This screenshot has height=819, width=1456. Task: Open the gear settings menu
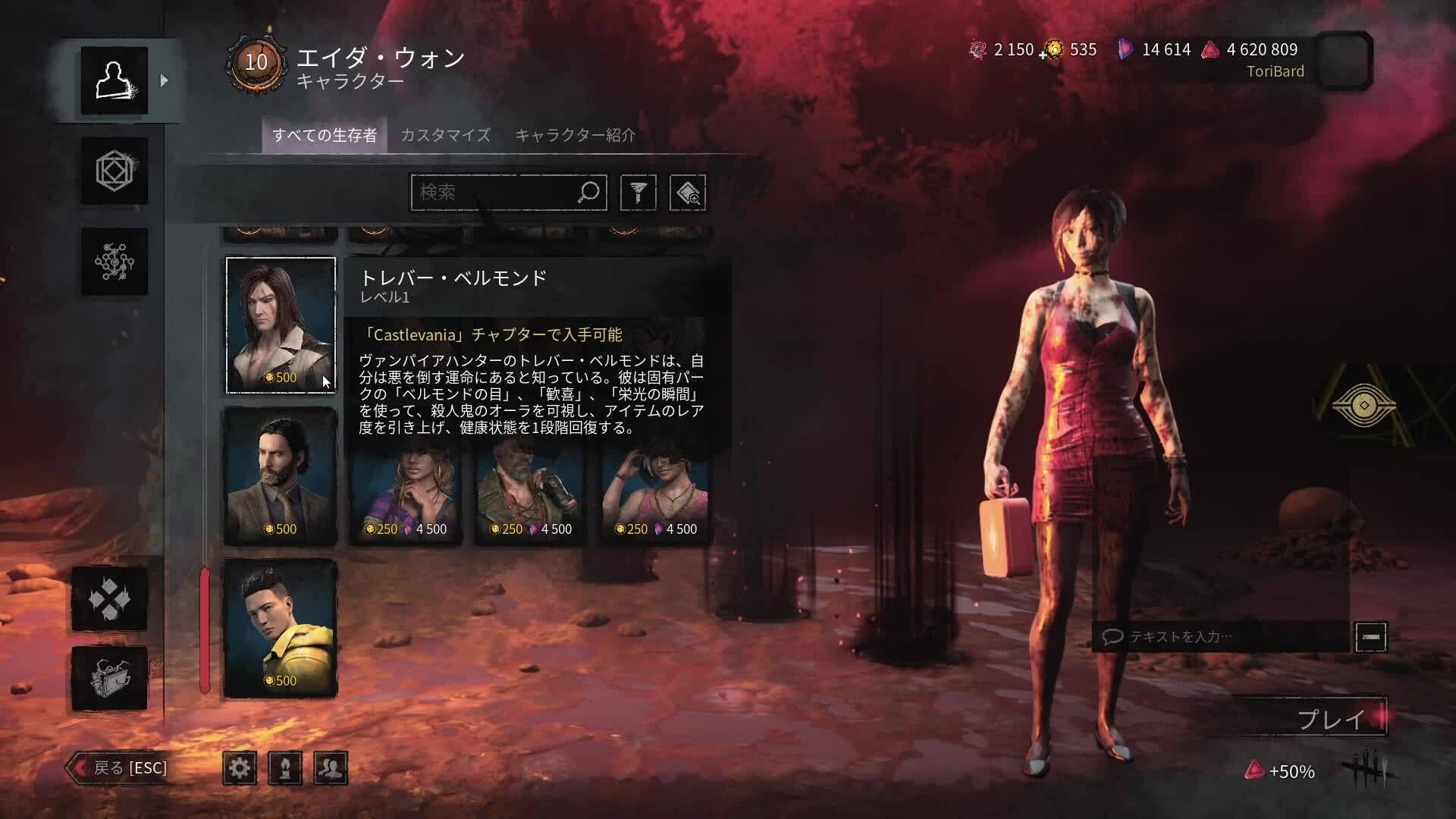point(240,768)
